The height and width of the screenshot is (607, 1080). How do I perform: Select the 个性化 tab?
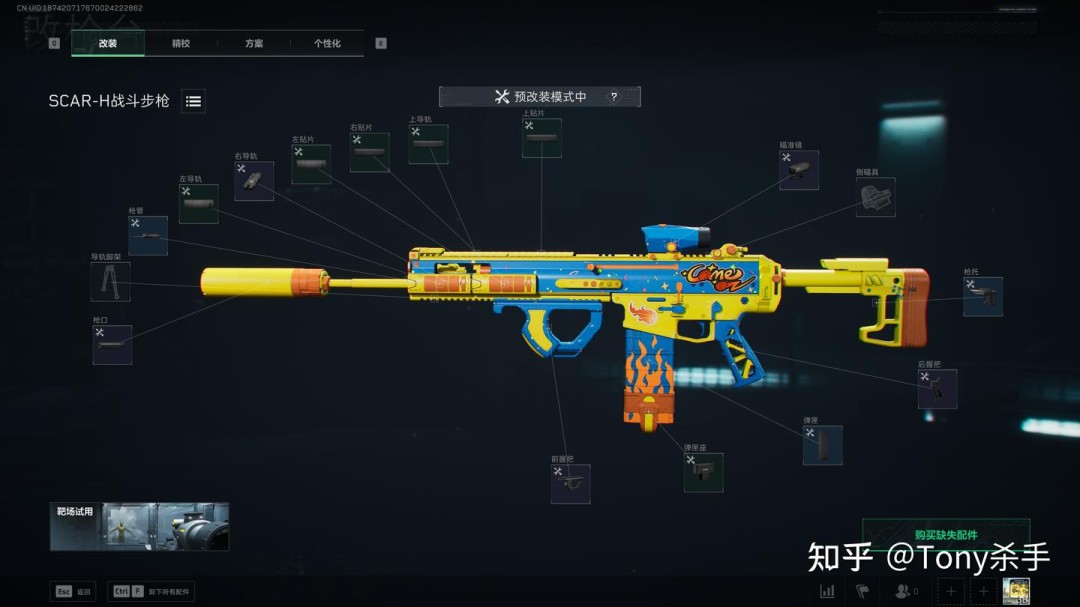pyautogui.click(x=327, y=43)
